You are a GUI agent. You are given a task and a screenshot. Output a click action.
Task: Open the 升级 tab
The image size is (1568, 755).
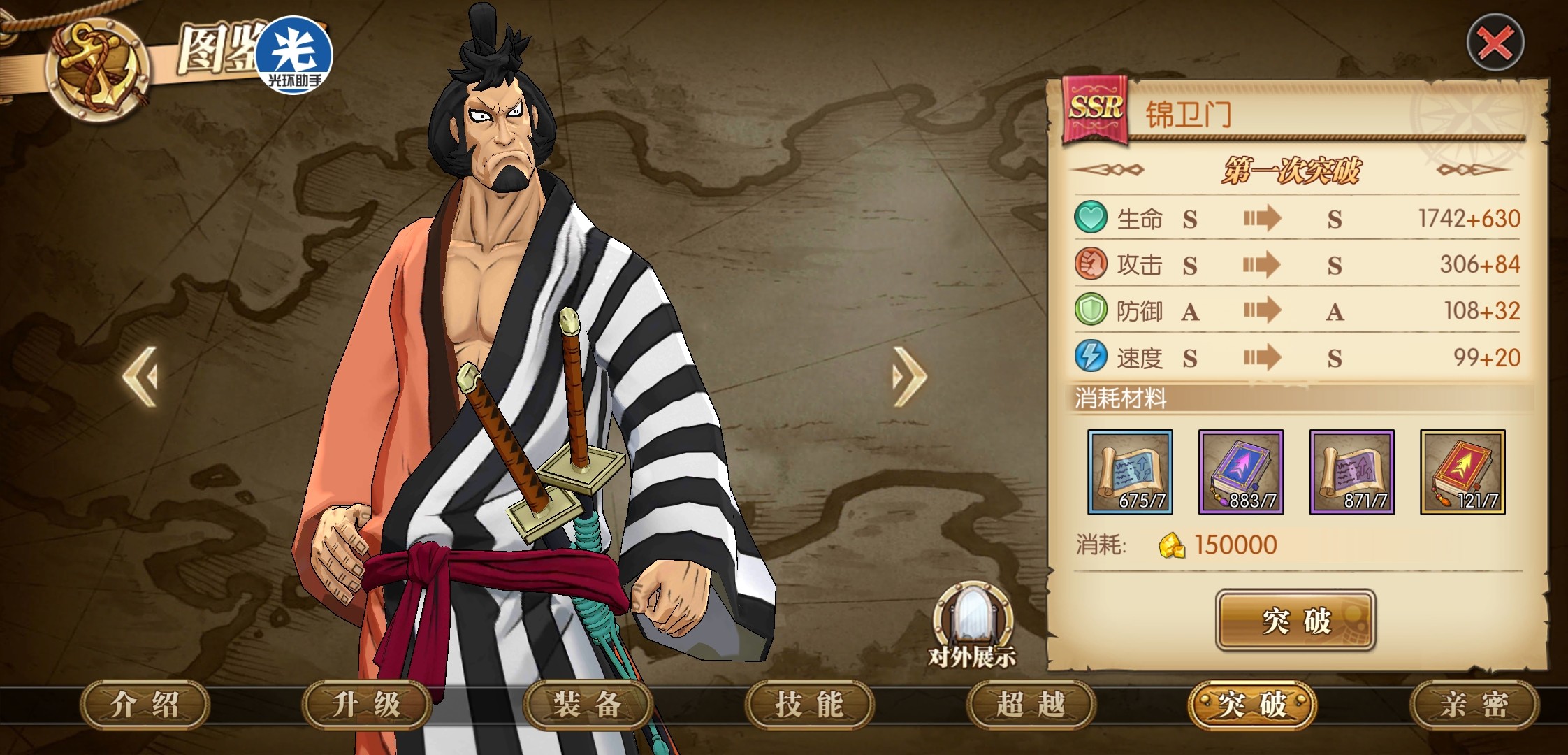[366, 705]
